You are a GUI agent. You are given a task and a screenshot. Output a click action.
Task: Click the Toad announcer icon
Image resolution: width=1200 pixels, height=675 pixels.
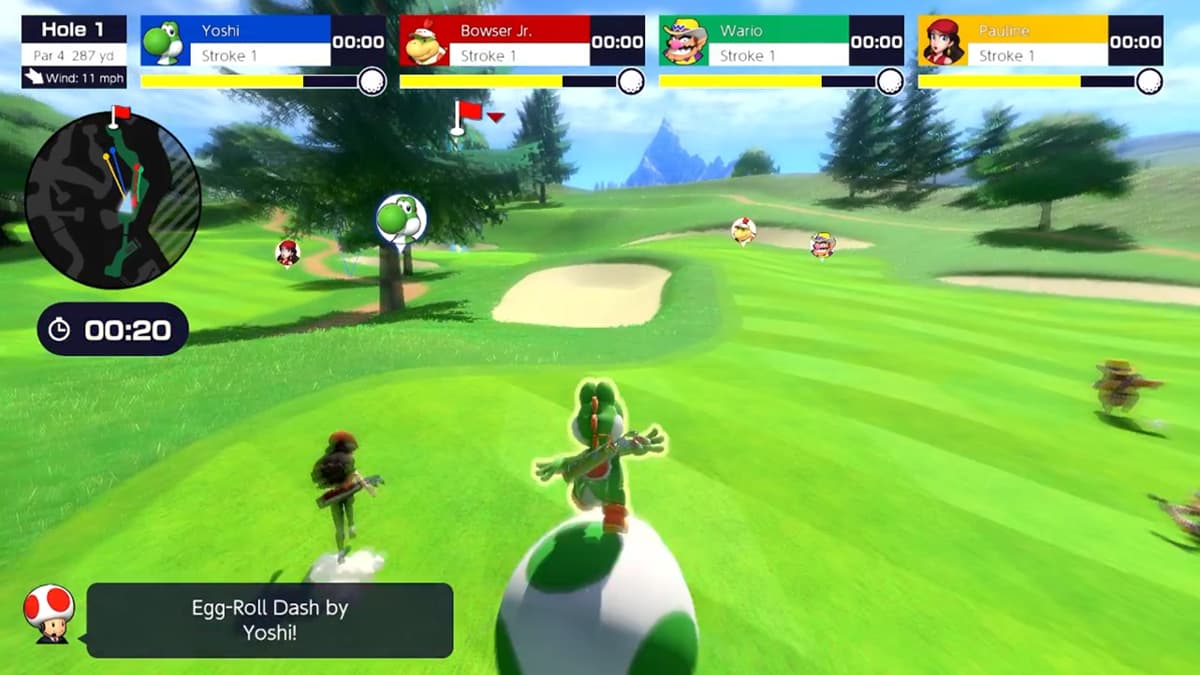click(x=48, y=613)
